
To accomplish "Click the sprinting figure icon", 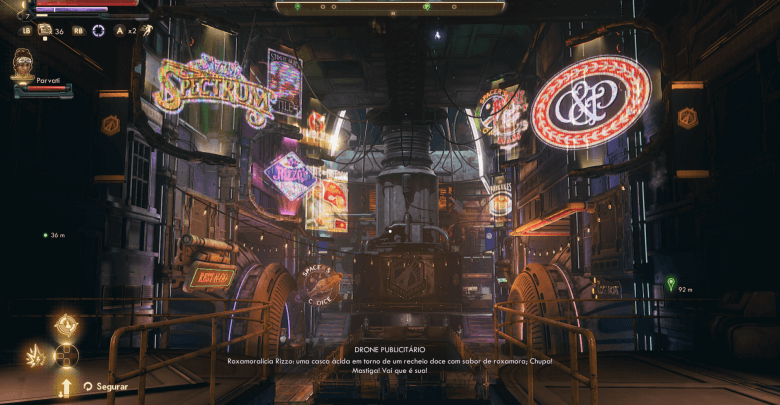I will (x=145, y=30).
